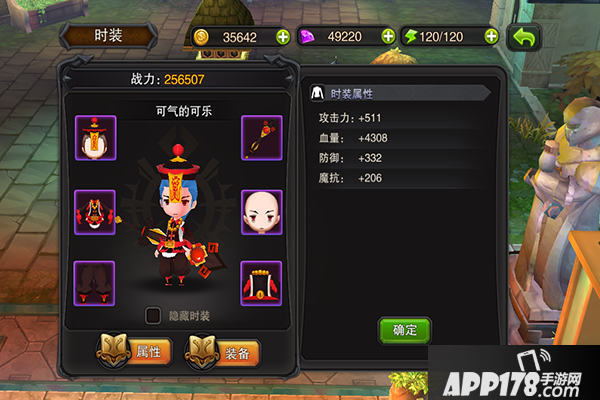Buy more purple gems with plus button
Screen dimensions: 600x400
tap(387, 37)
